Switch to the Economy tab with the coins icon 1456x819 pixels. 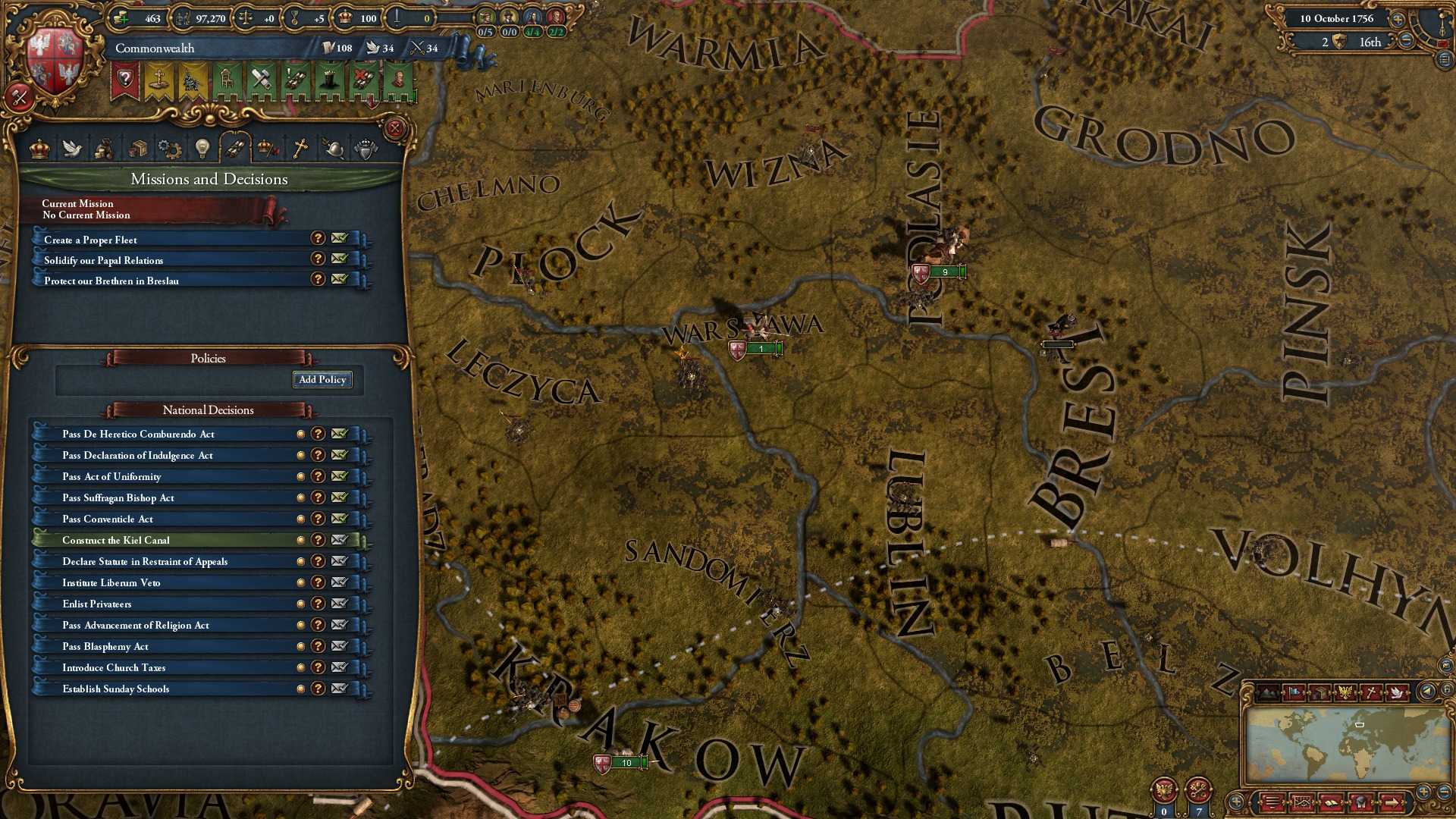point(105,149)
